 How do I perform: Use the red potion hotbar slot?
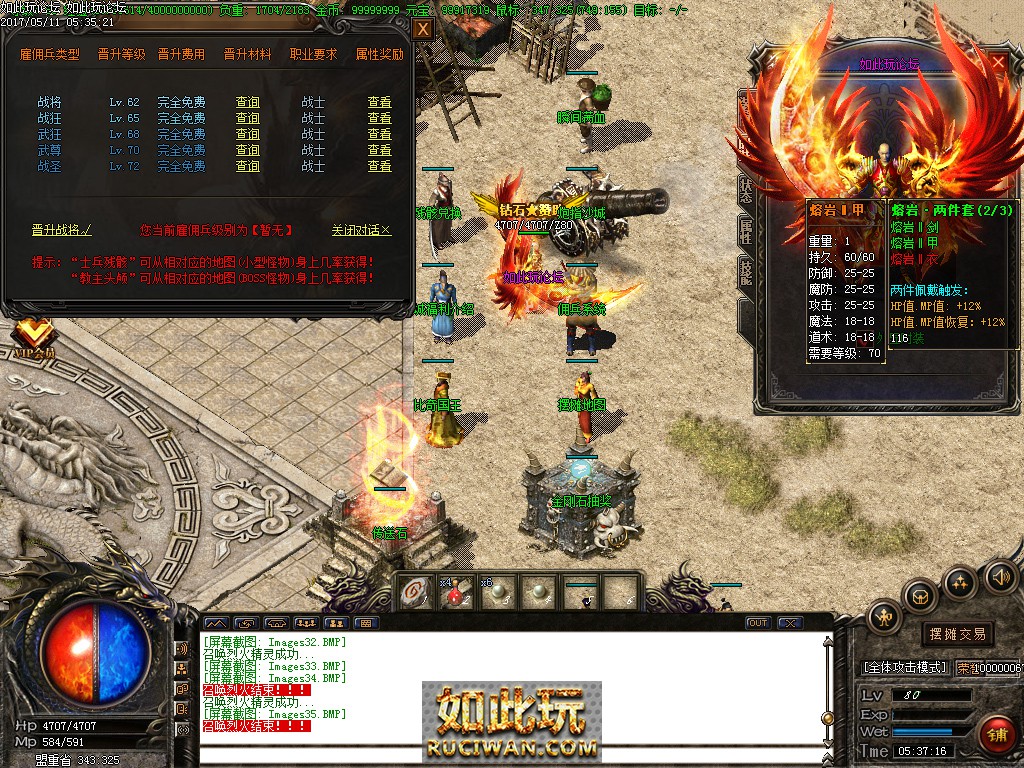(x=454, y=593)
